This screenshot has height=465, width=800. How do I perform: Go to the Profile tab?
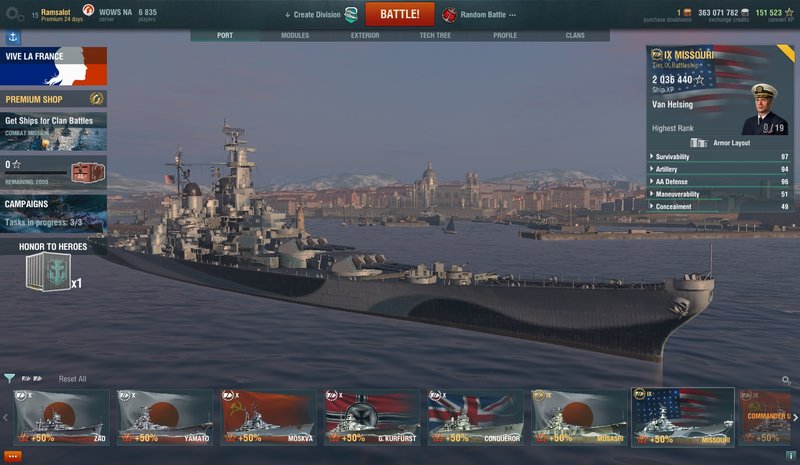click(x=505, y=35)
